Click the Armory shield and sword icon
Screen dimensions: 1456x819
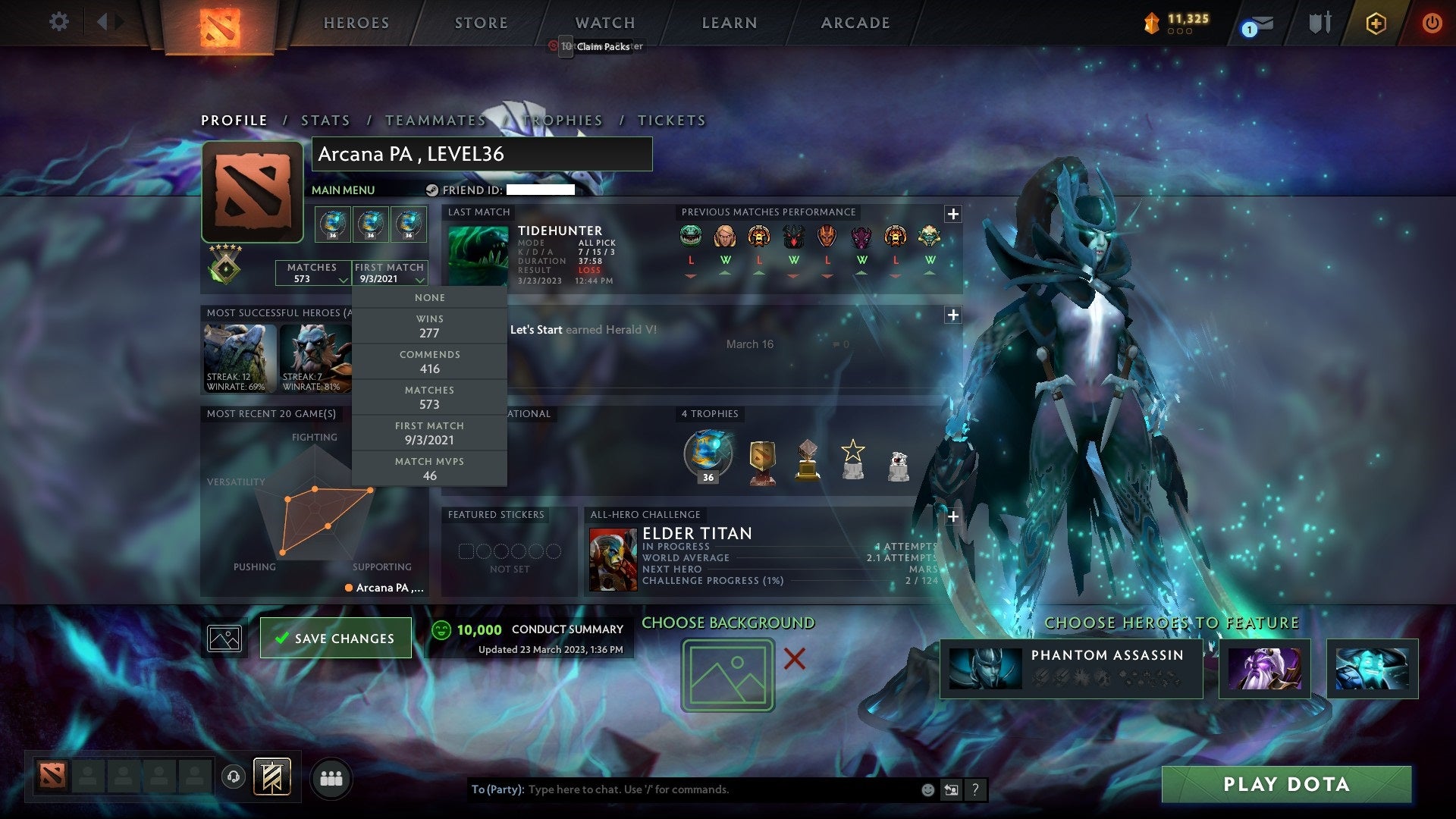pyautogui.click(x=1319, y=23)
